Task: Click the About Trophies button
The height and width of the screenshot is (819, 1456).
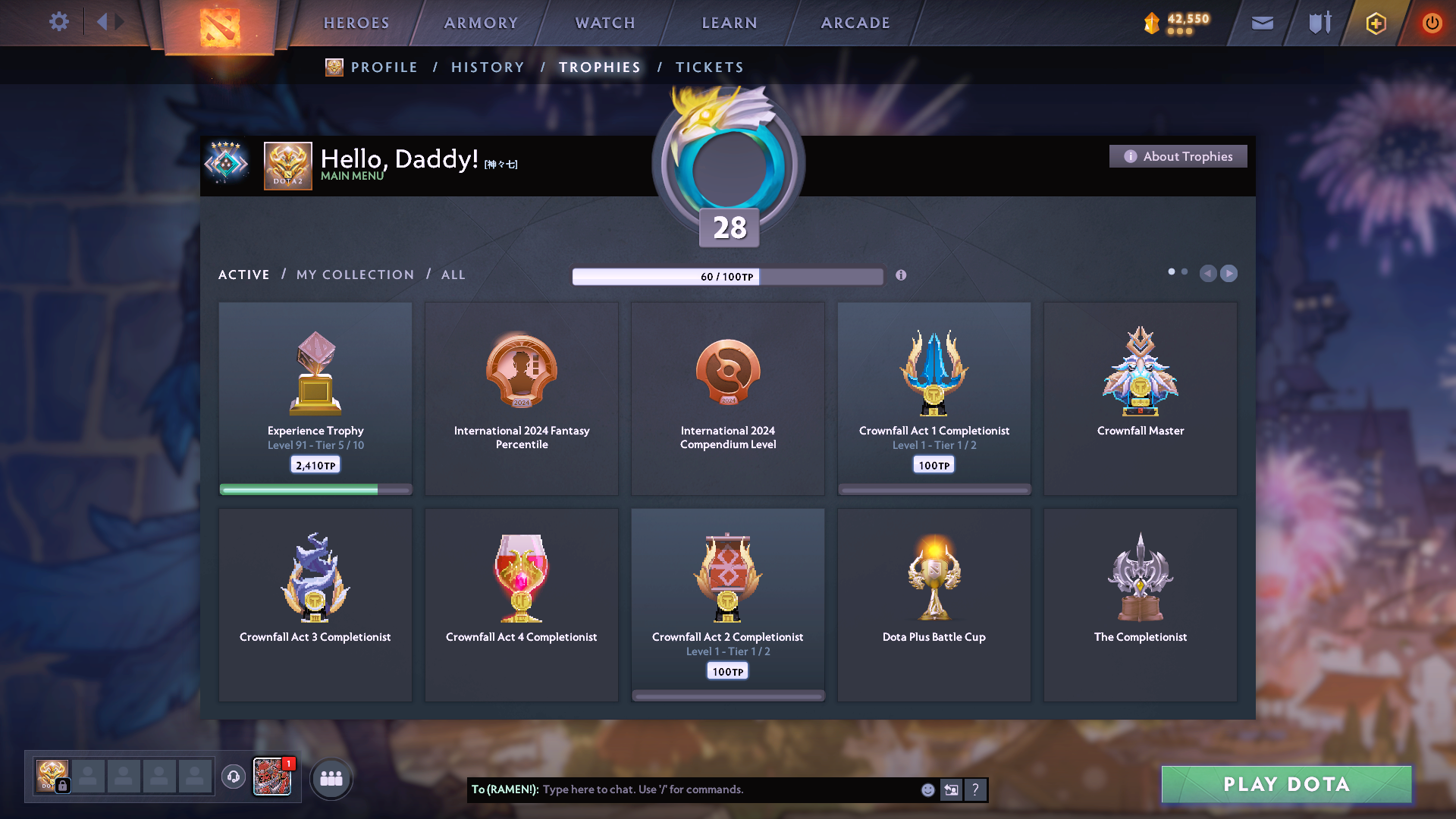Action: (x=1178, y=156)
